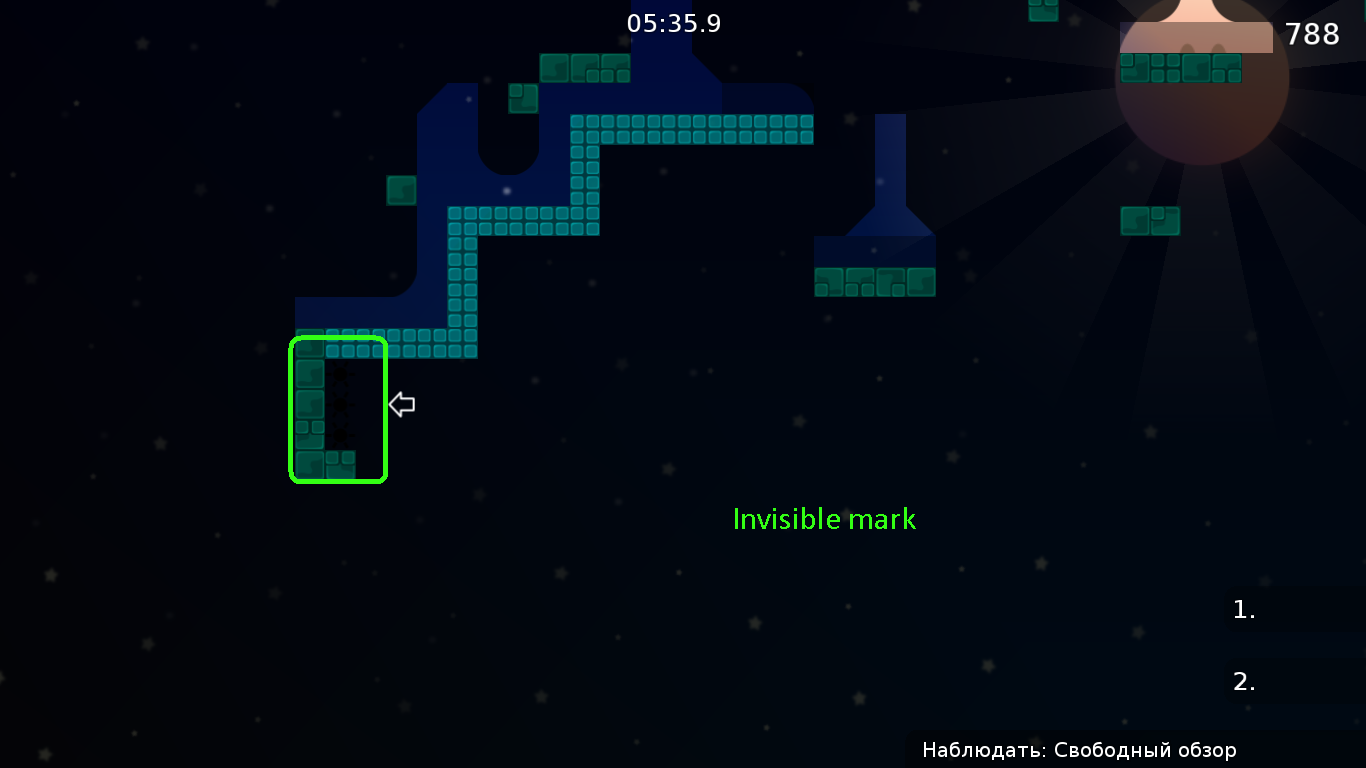The height and width of the screenshot is (768, 1366).
Task: Click the small two-block piece below the planet
Action: point(1150,220)
